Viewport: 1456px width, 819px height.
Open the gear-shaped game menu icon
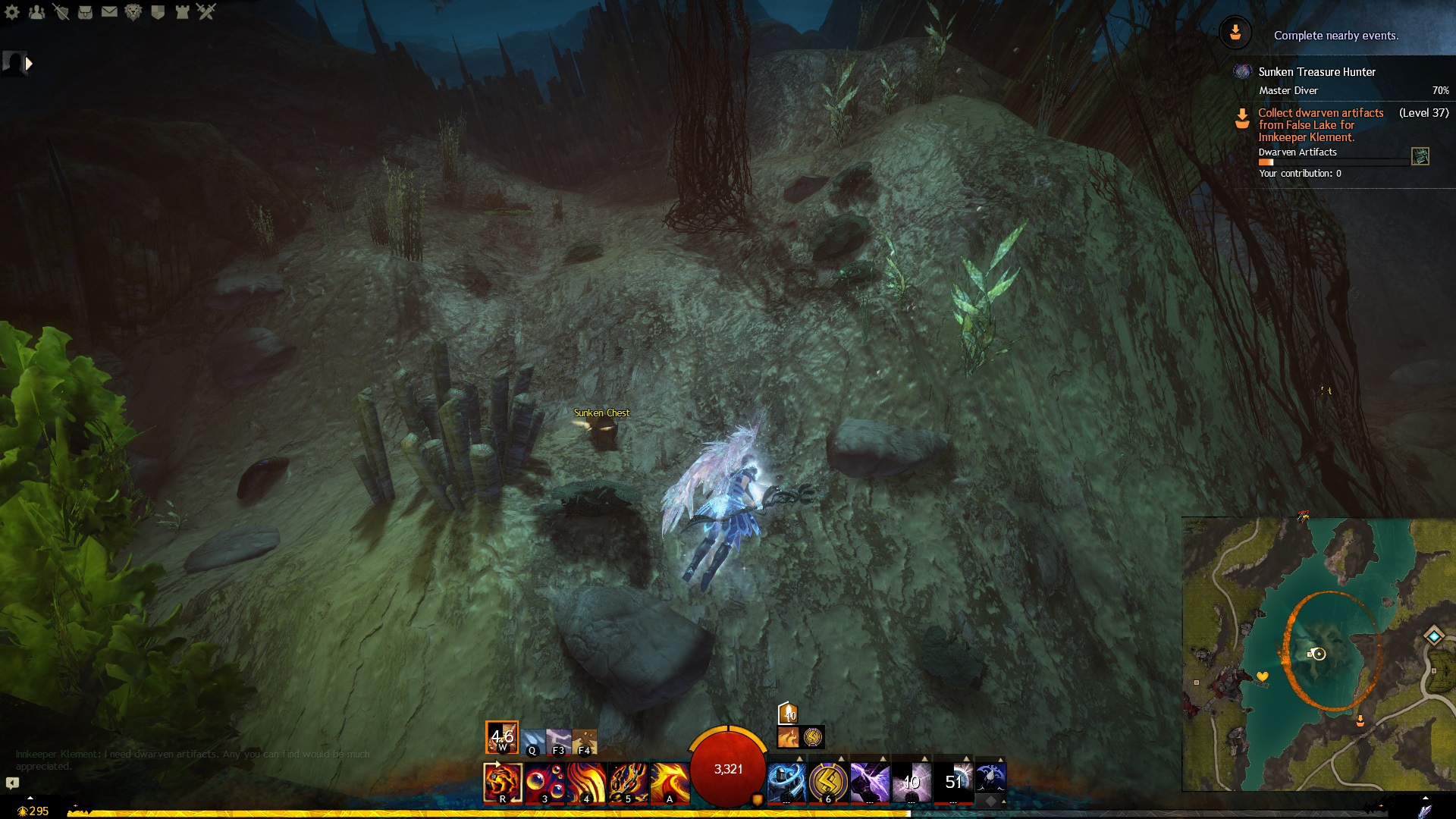(12, 12)
